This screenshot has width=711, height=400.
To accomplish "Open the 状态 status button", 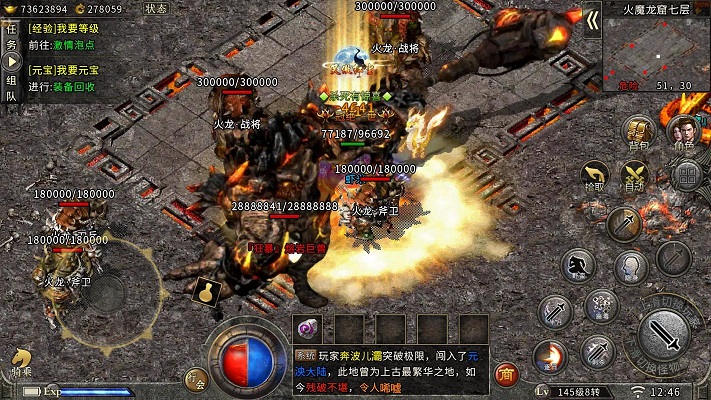I will pos(156,9).
